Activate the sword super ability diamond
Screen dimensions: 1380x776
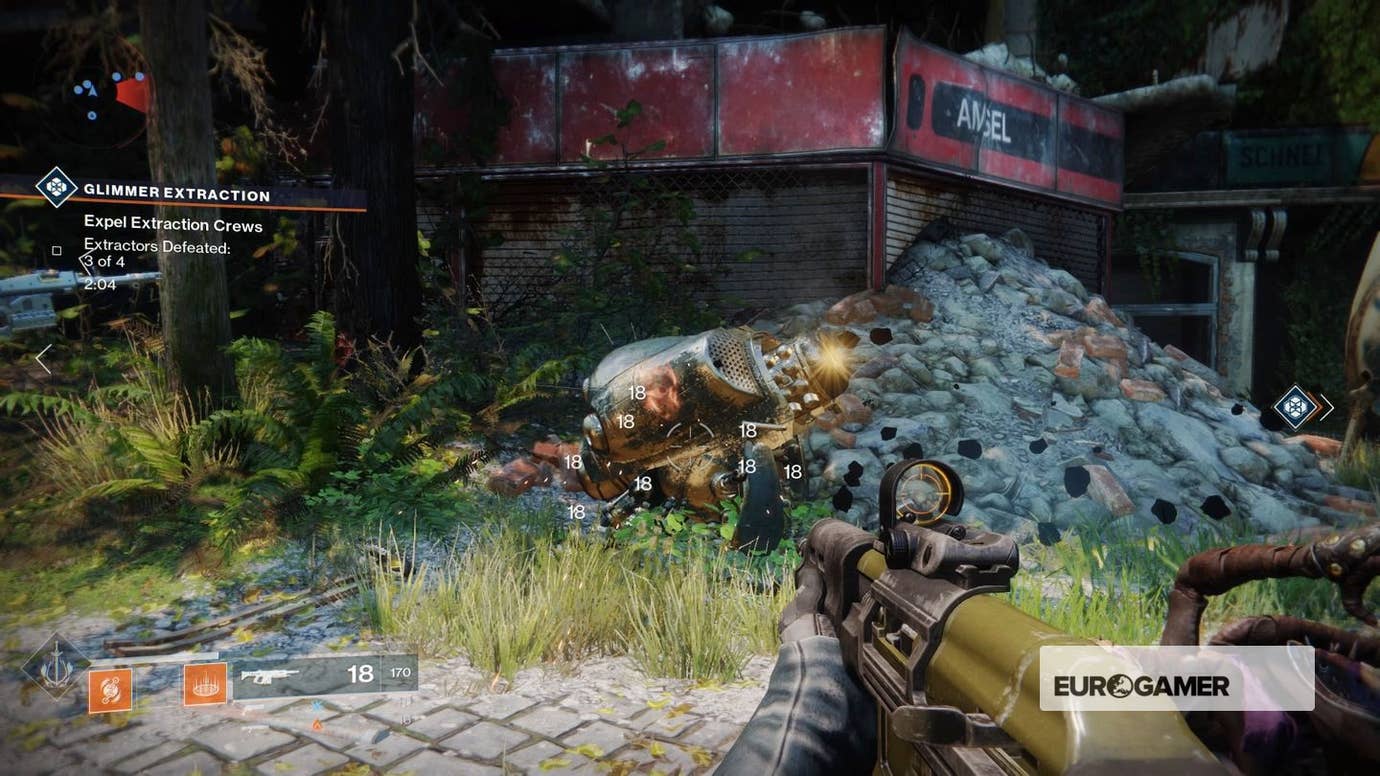coord(56,665)
